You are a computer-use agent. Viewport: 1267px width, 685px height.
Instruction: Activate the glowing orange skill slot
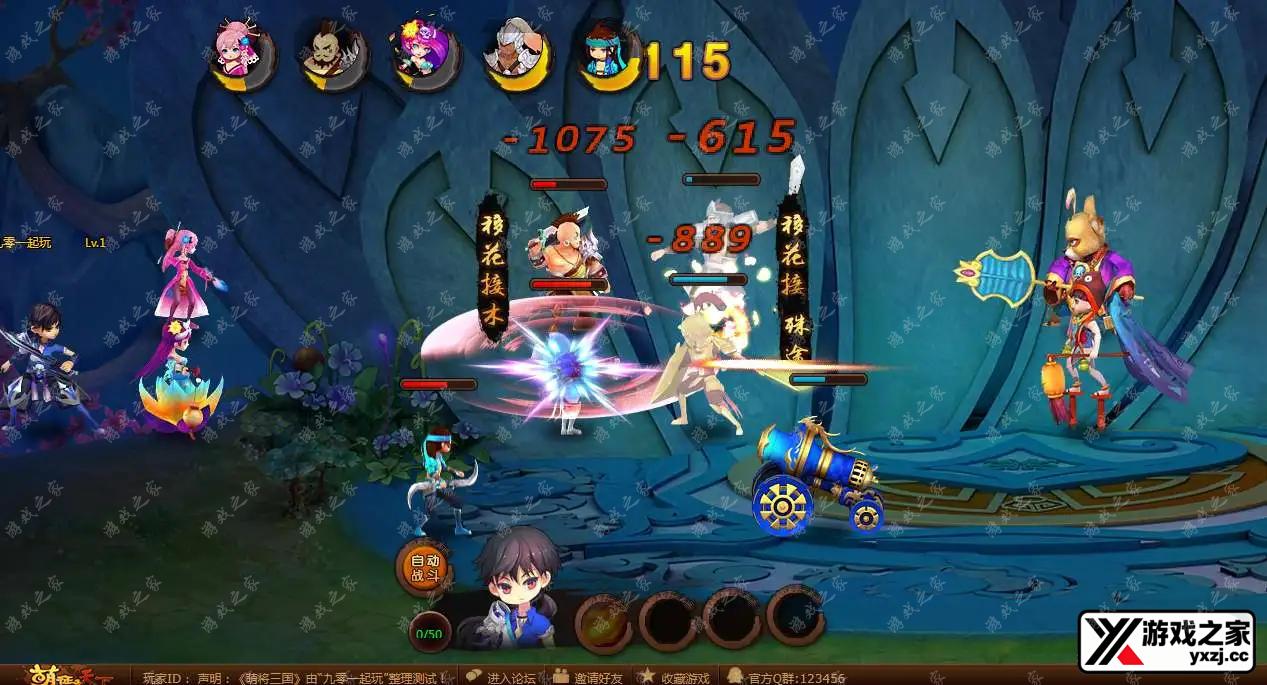(x=603, y=620)
